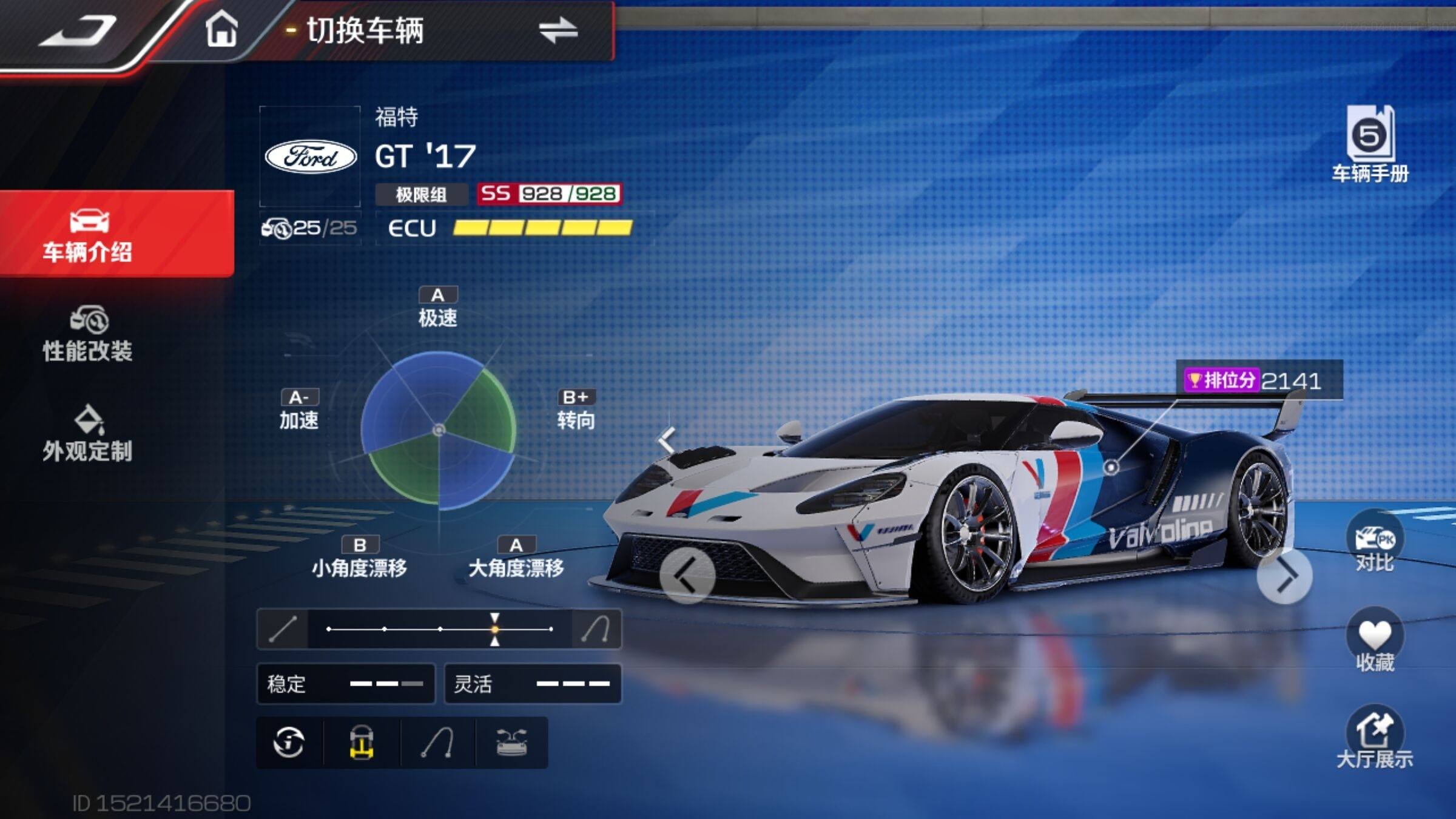
Task: Open the 外观定制 appearance customization tab
Action: point(88,434)
